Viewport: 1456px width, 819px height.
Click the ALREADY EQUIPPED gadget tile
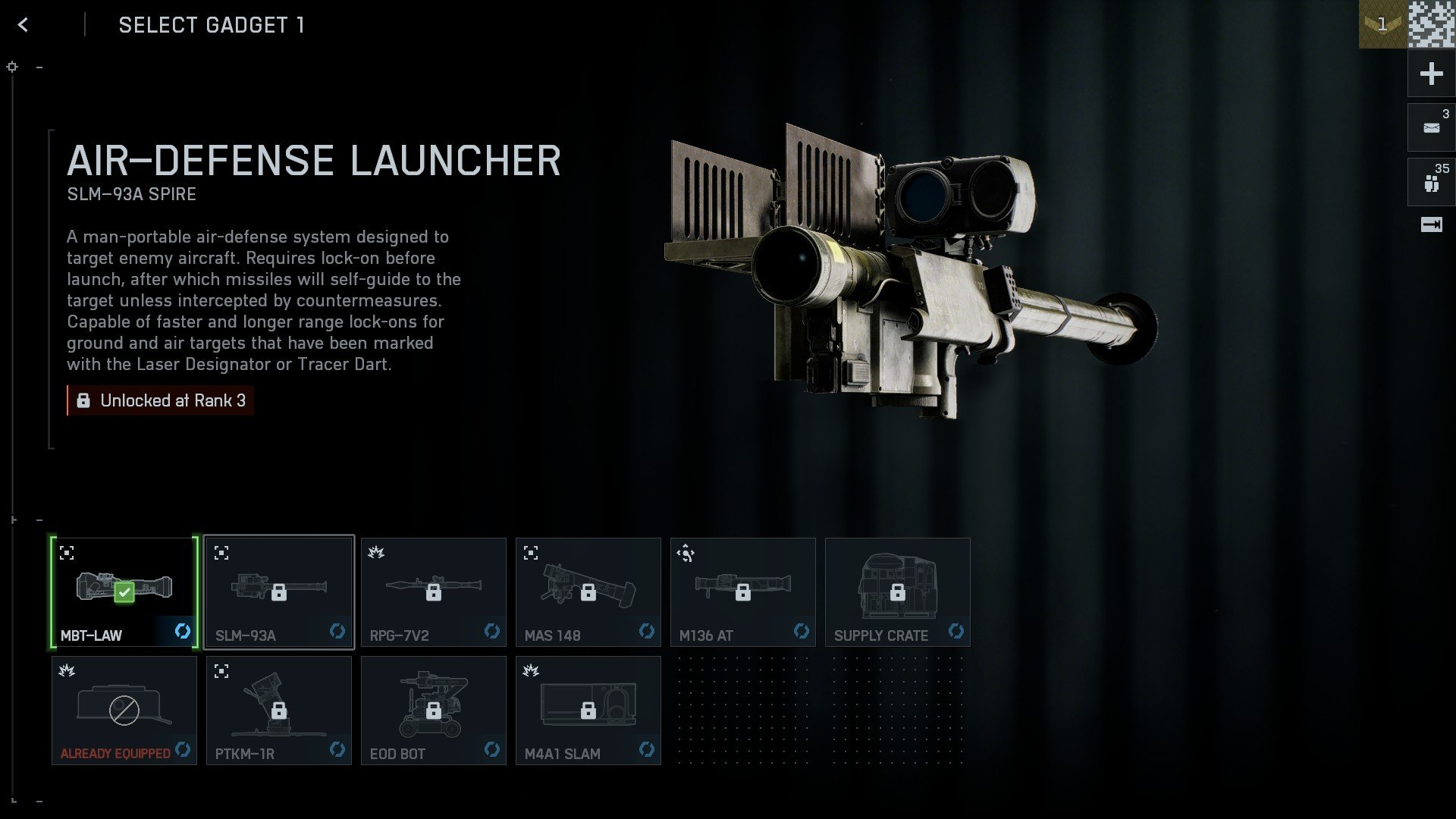point(124,710)
